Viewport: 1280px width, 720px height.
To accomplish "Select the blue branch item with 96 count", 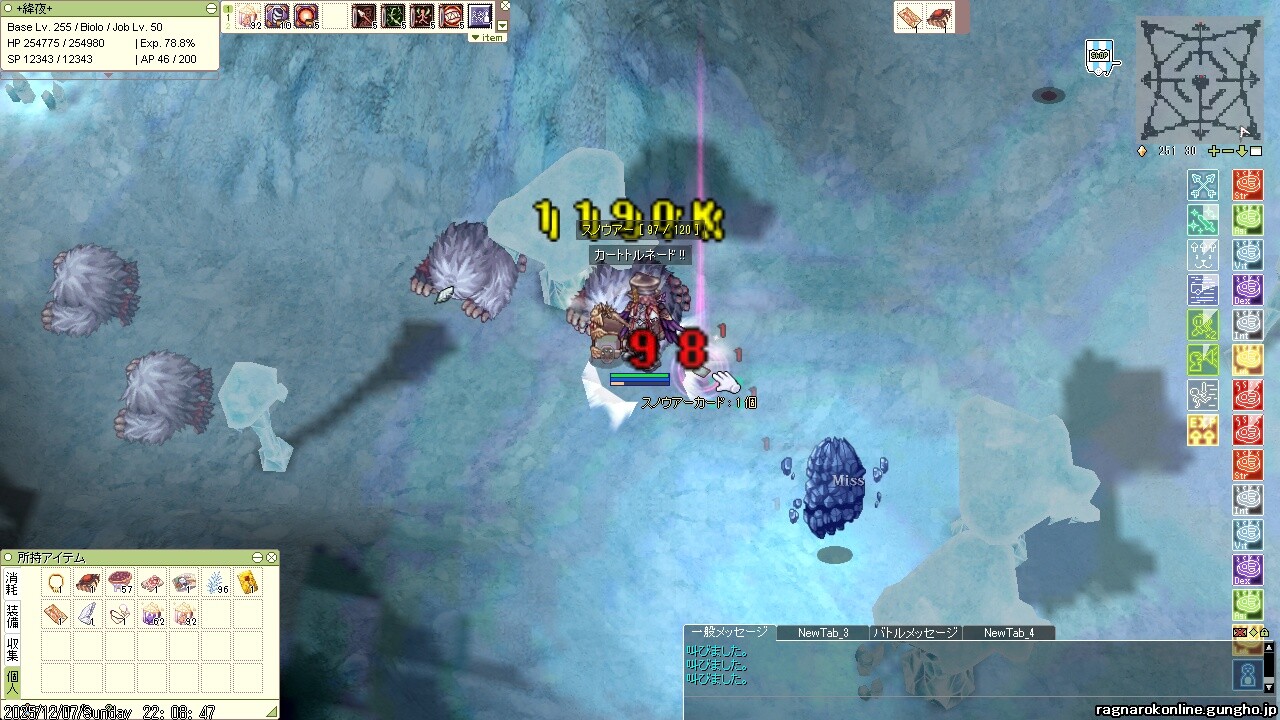I will 216,583.
